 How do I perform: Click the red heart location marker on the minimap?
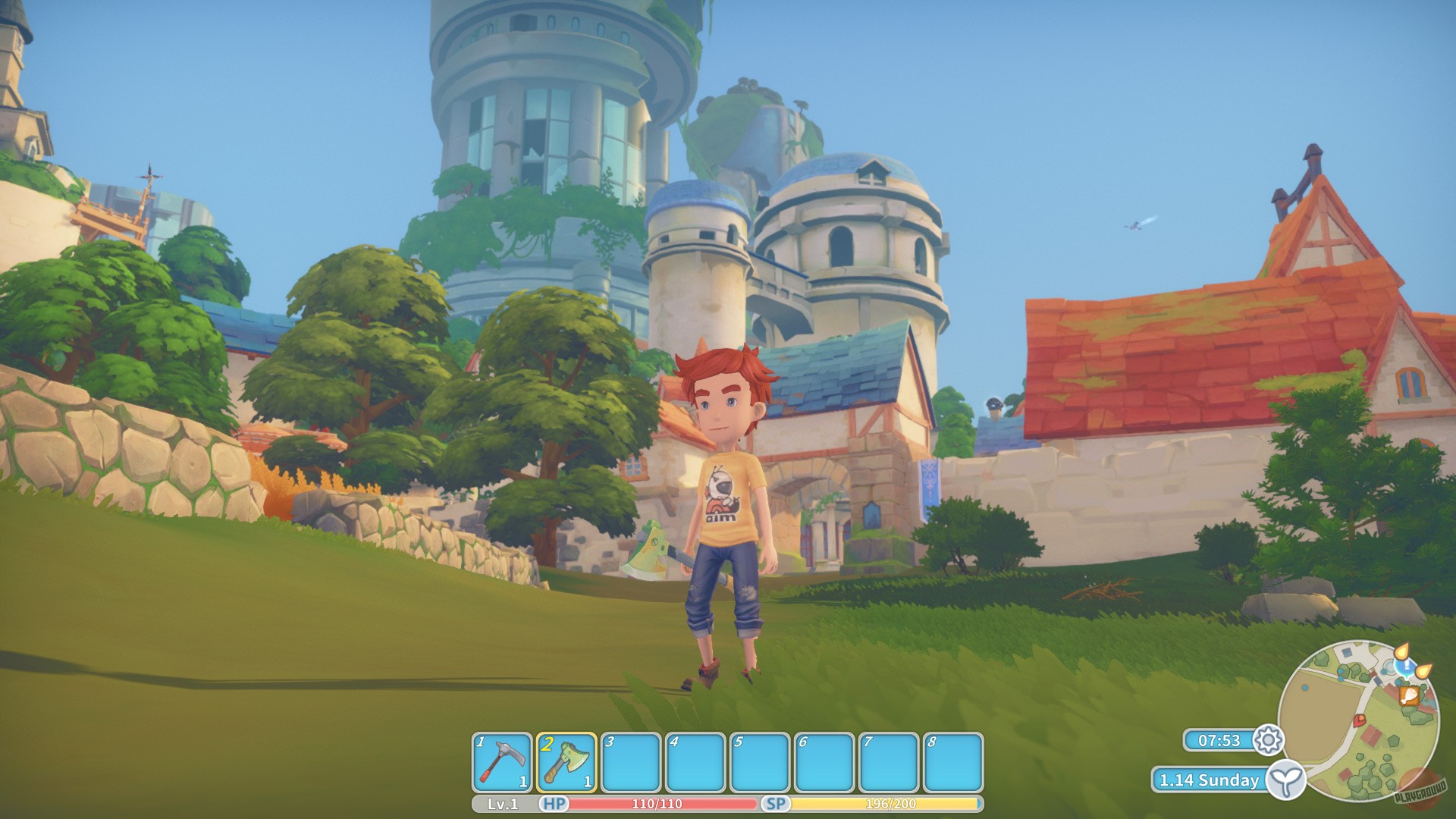pos(1360,721)
